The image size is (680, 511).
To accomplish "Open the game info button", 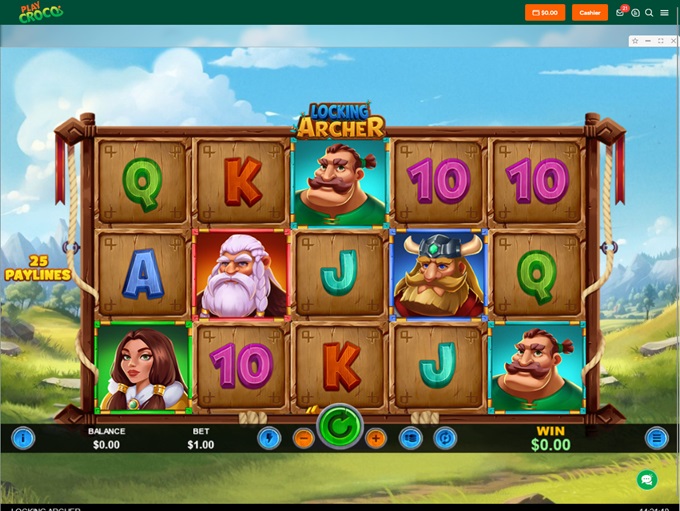I will (x=22, y=438).
